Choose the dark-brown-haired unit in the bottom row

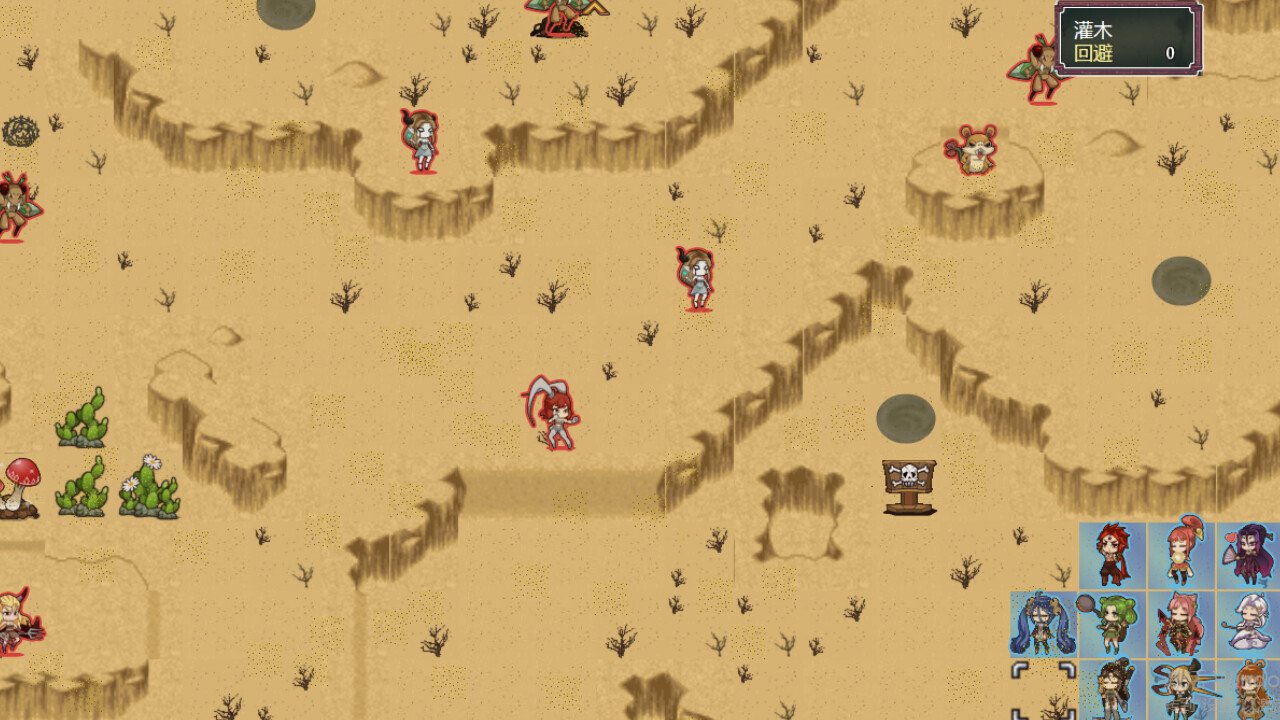click(1112, 690)
